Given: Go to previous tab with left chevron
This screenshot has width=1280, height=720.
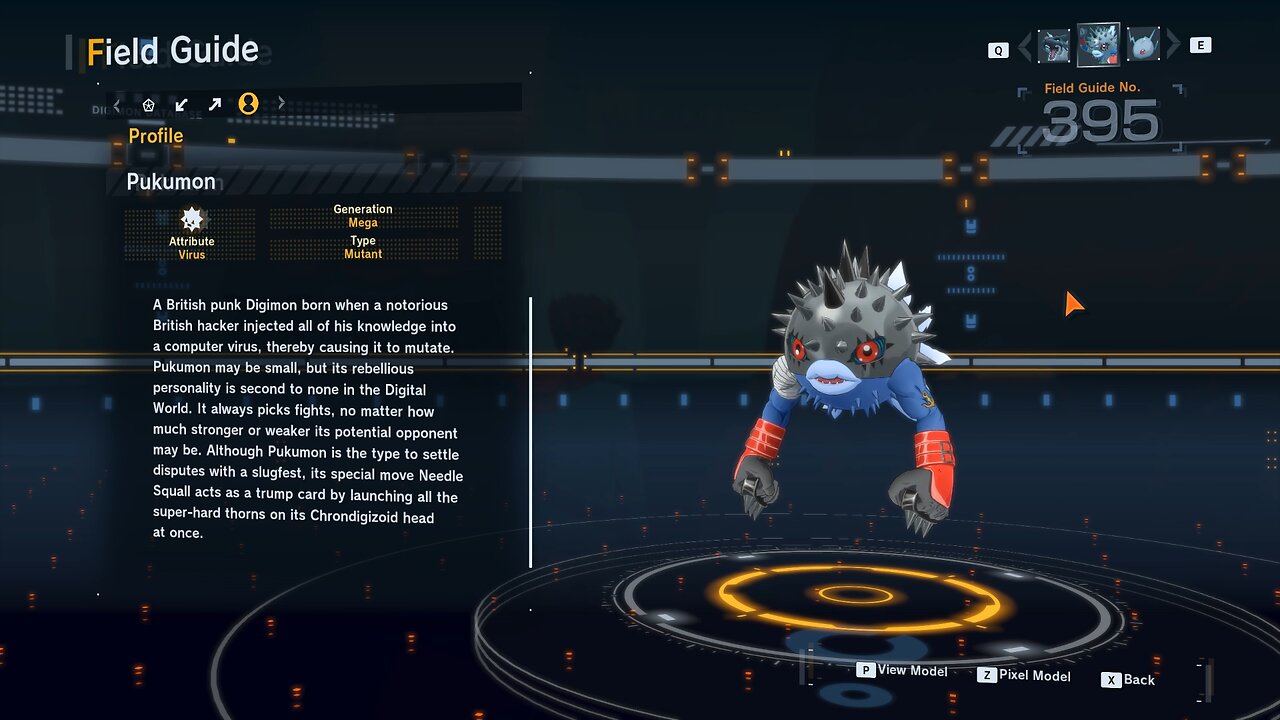Looking at the screenshot, I should tap(117, 104).
